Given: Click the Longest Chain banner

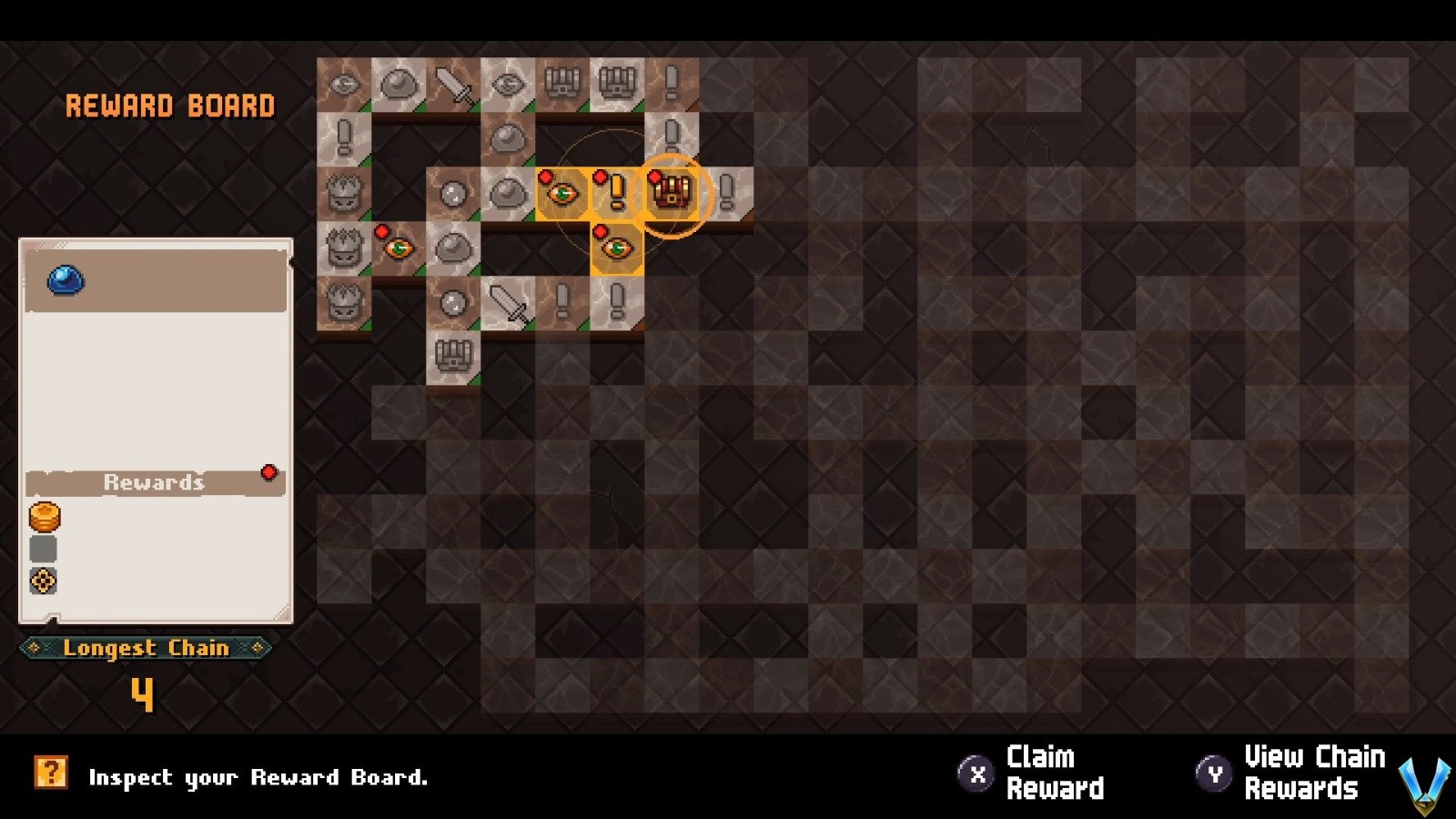Looking at the screenshot, I should click(x=146, y=648).
